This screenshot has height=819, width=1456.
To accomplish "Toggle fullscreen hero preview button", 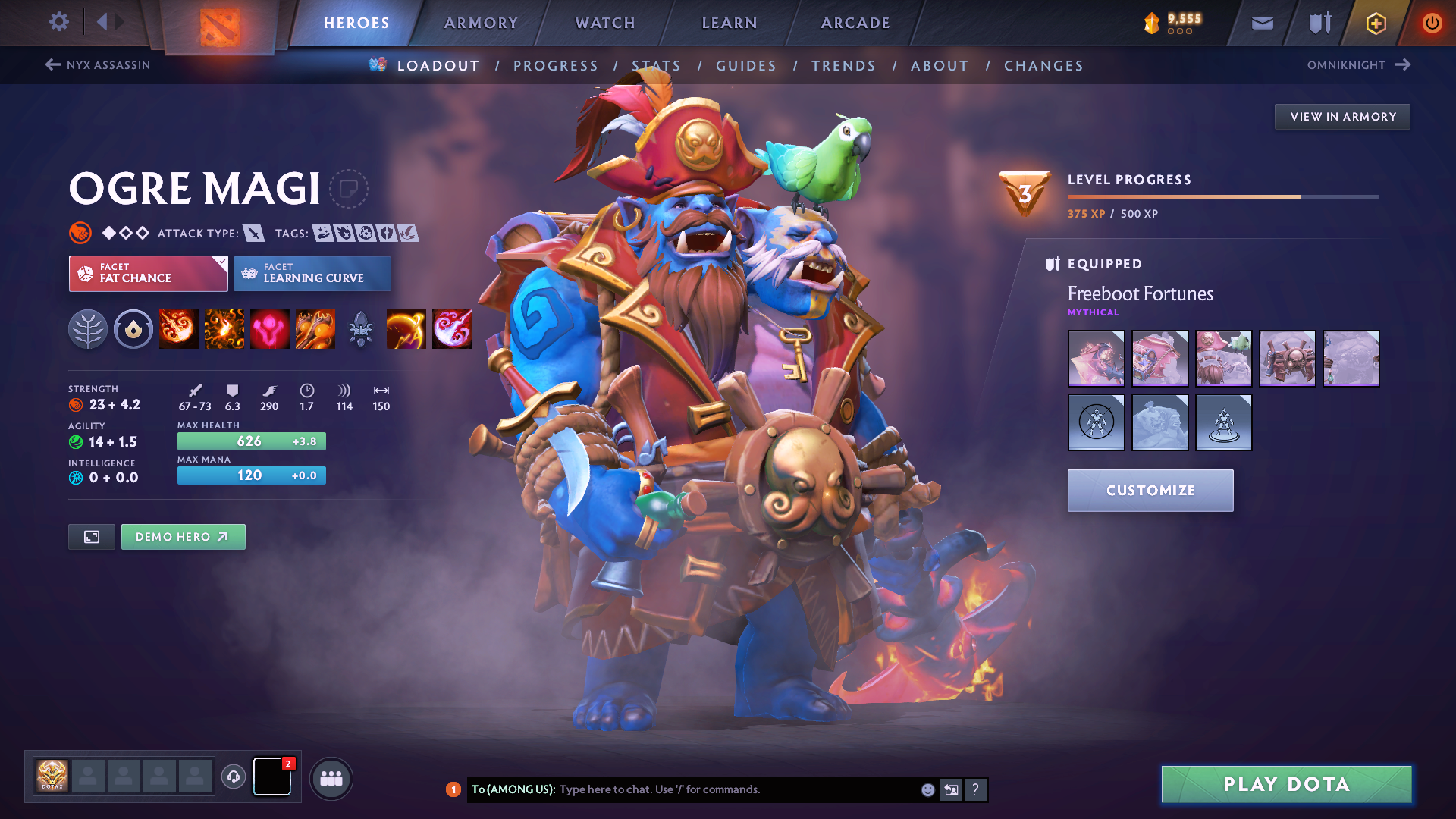I will point(91,536).
